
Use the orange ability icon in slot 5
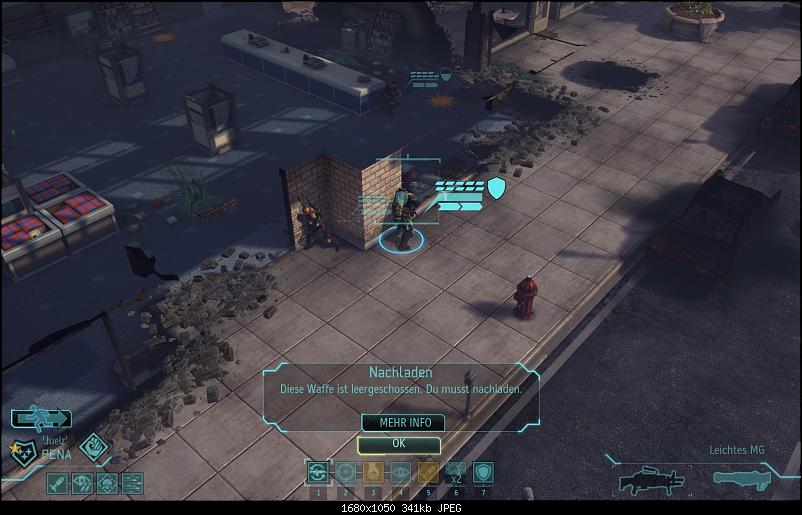428,472
